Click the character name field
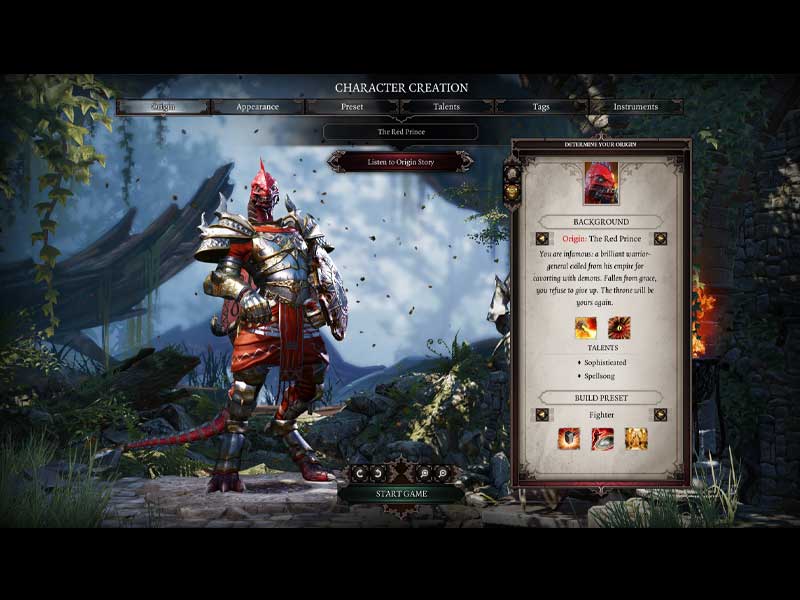This screenshot has width=800, height=600. 400,132
